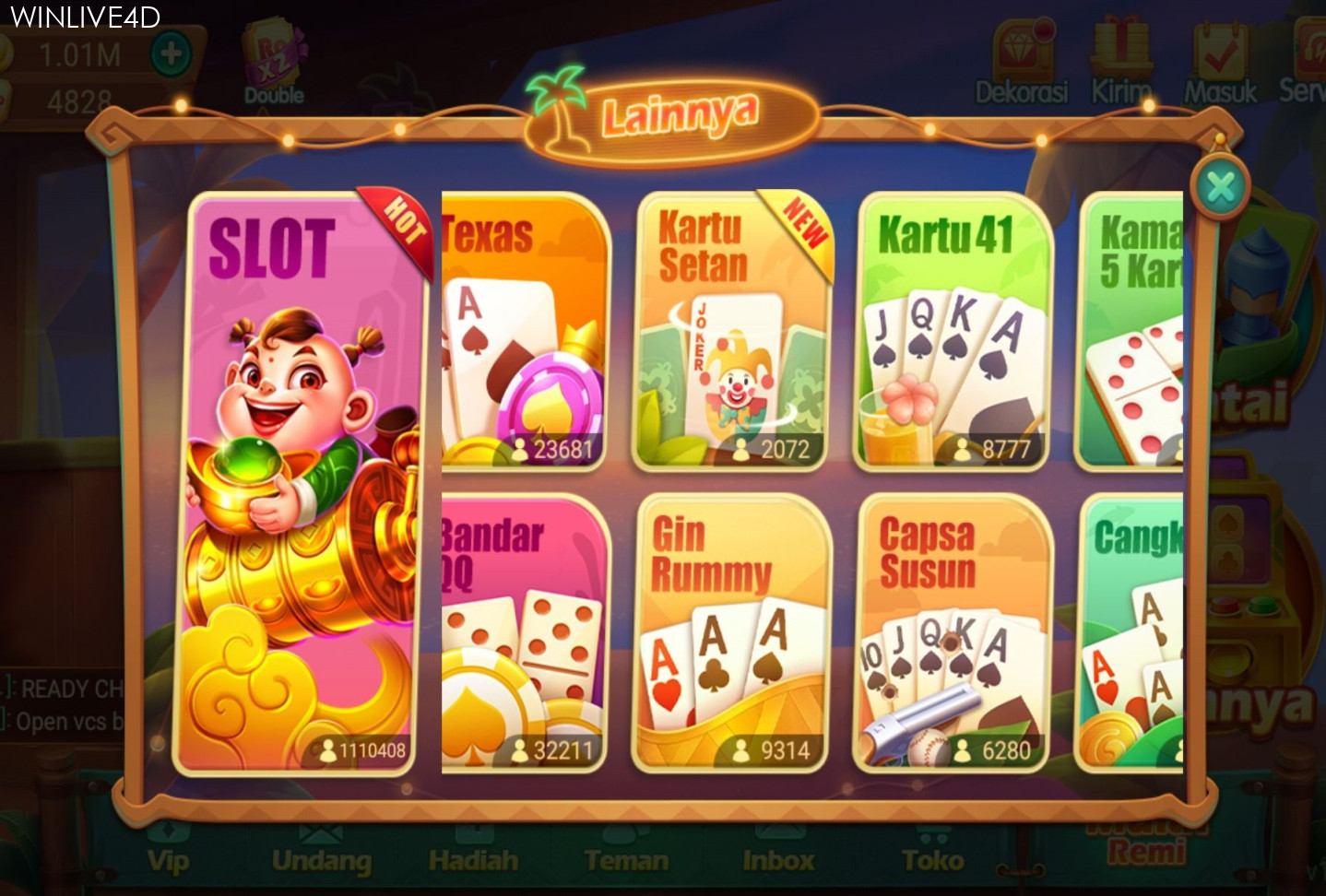Close the Lainnya game panel
This screenshot has height=896, width=1326.
click(x=1222, y=187)
